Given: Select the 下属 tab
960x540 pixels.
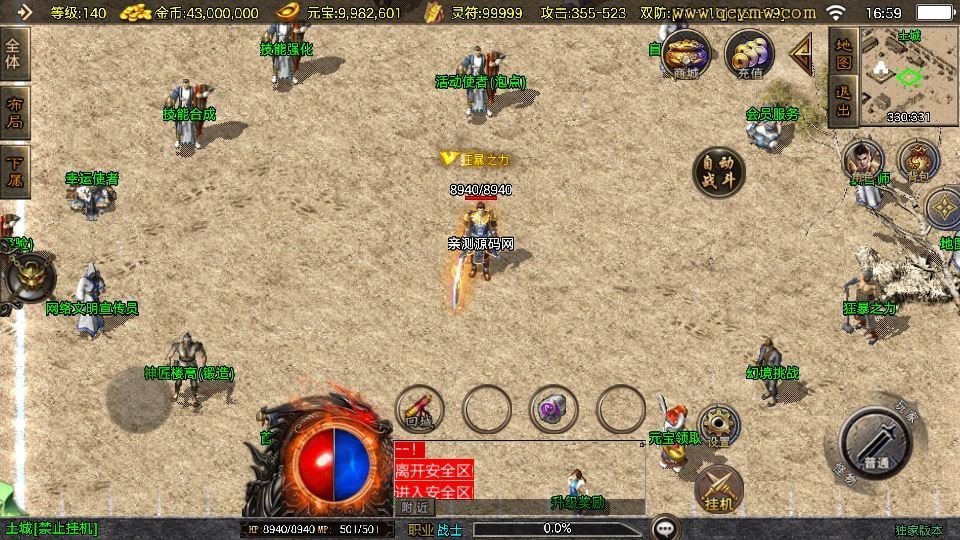Looking at the screenshot, I should 14,172.
